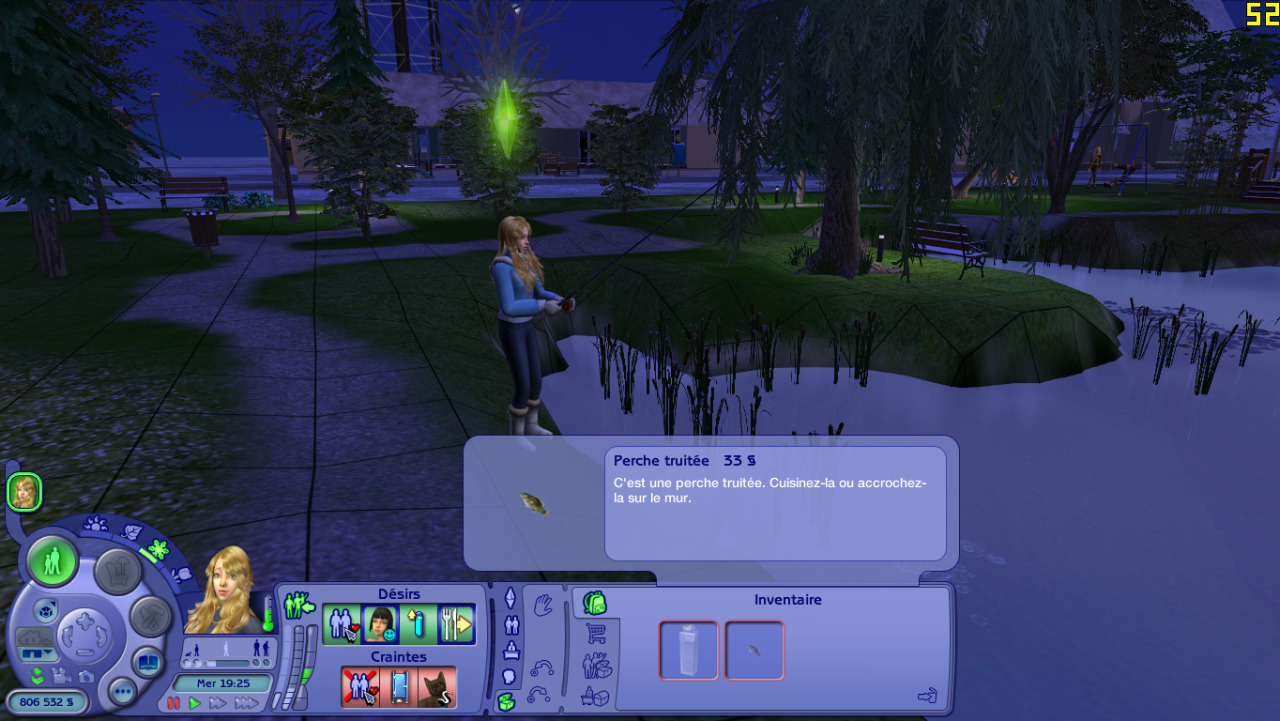The height and width of the screenshot is (721, 1280).
Task: Open the three-dots options menu
Action: (123, 691)
